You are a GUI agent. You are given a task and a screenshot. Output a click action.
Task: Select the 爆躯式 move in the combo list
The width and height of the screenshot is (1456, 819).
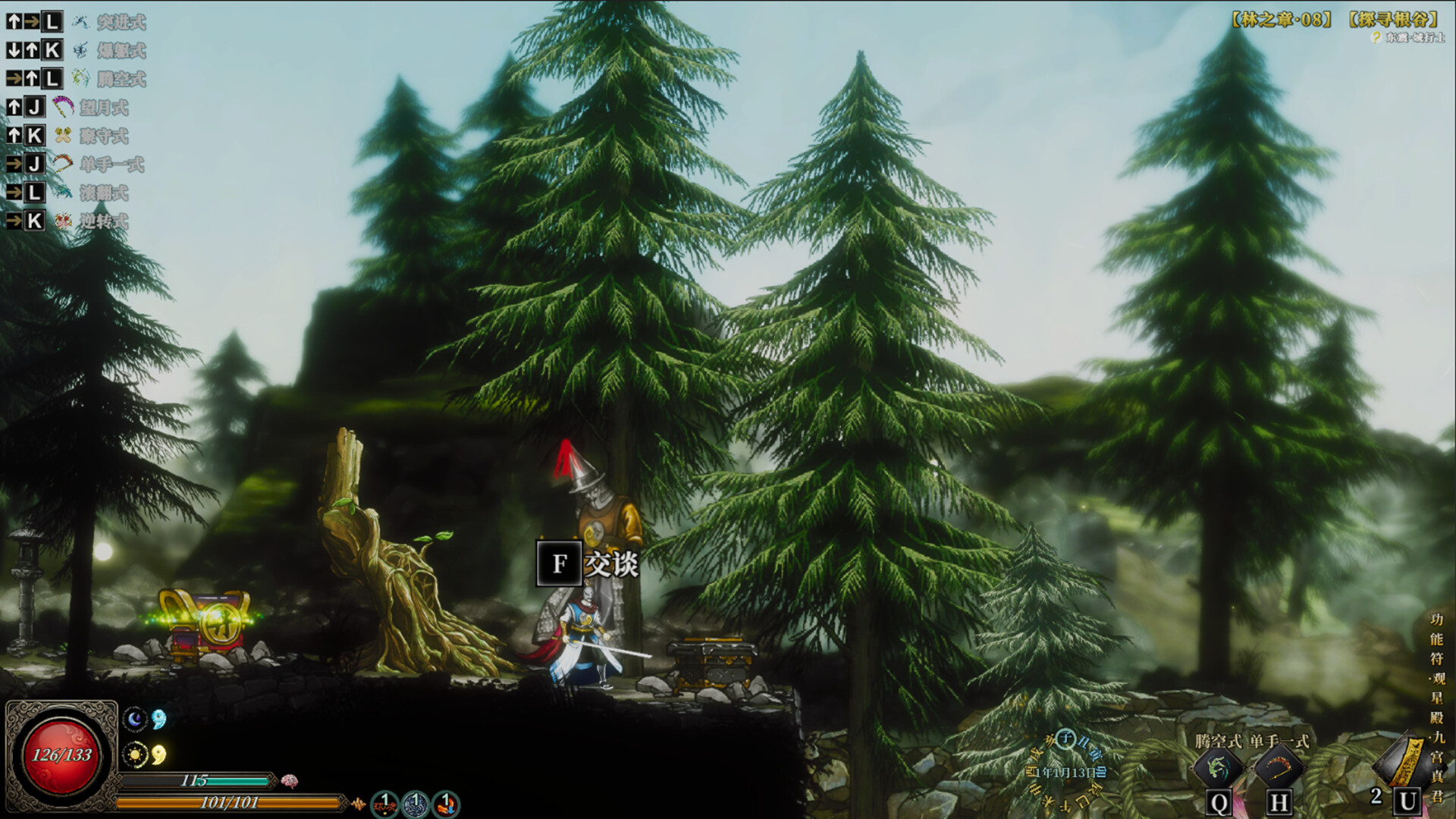pos(120,51)
